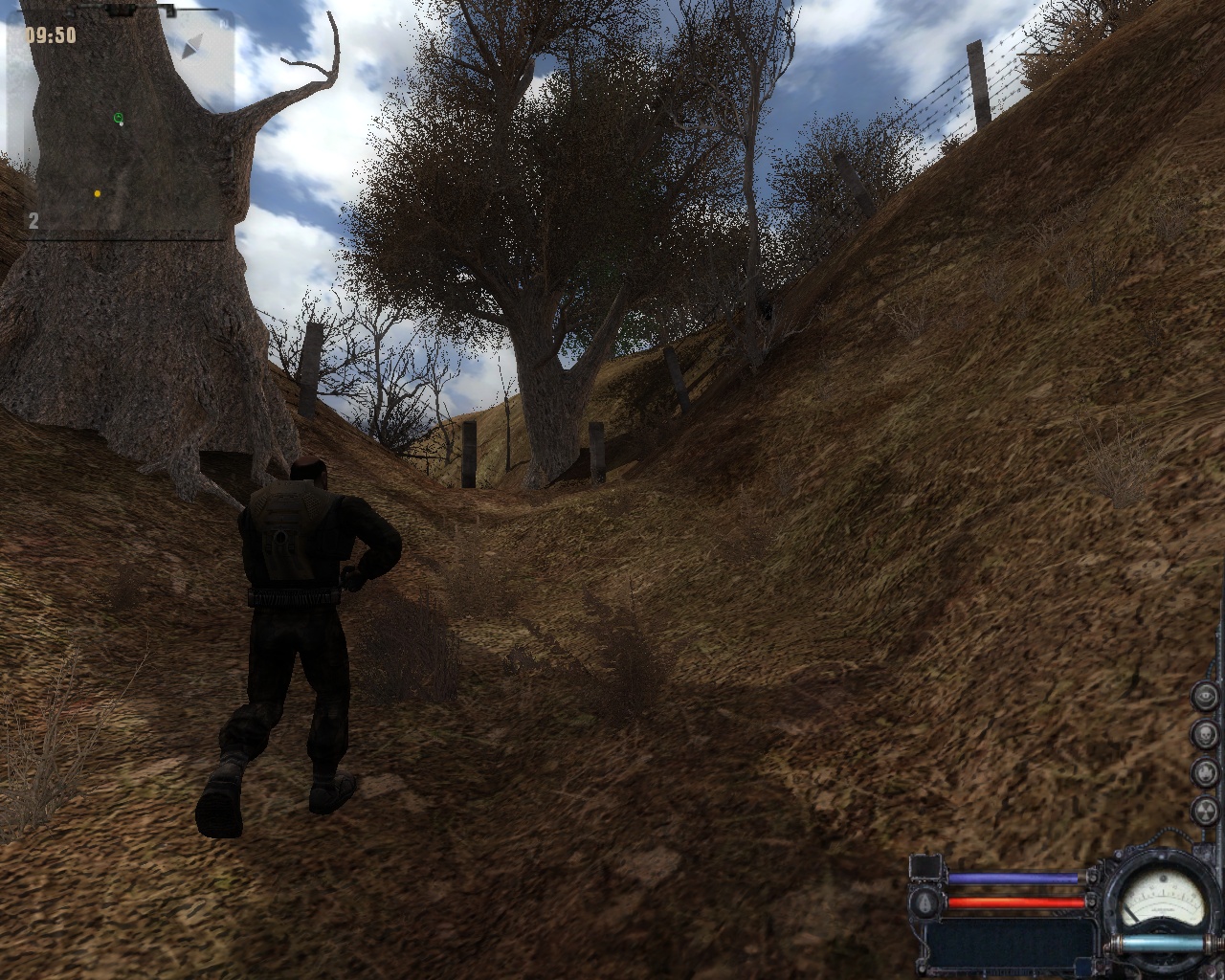Click the dark weapon info panel

coord(1010,941)
